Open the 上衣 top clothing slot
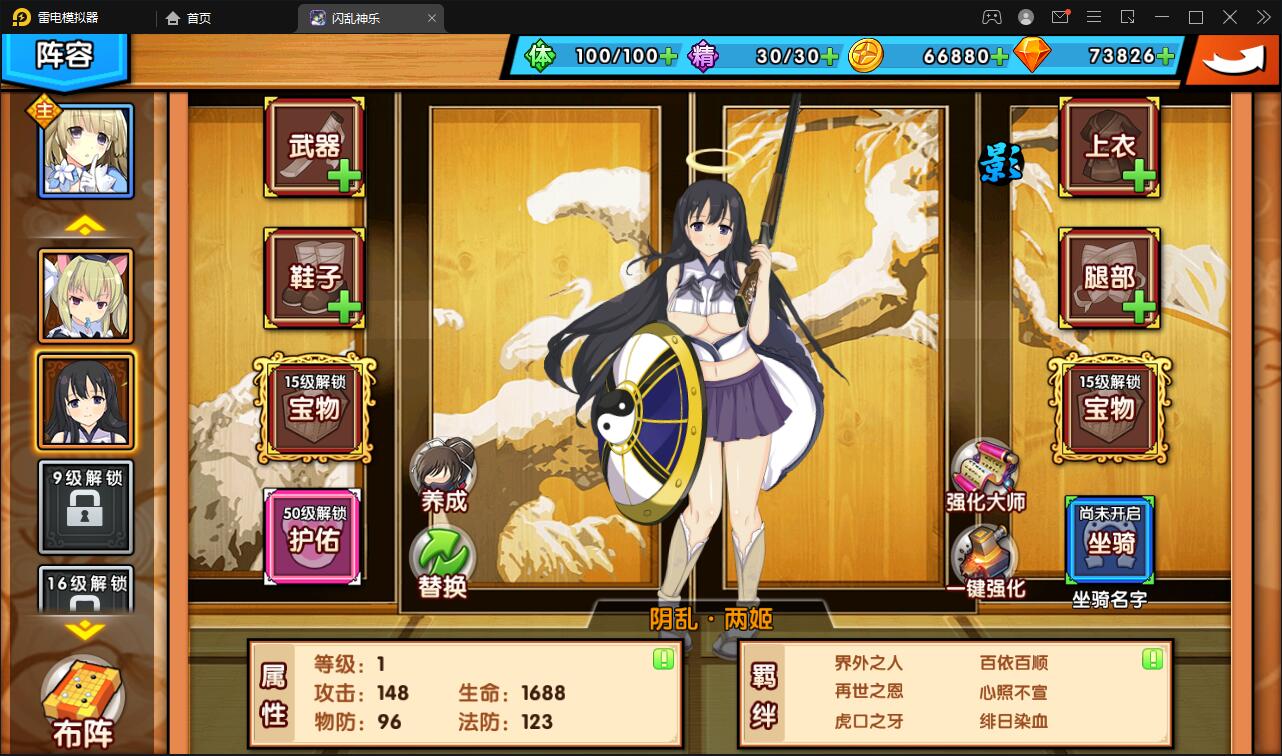Viewport: 1282px width, 756px height. 1108,148
